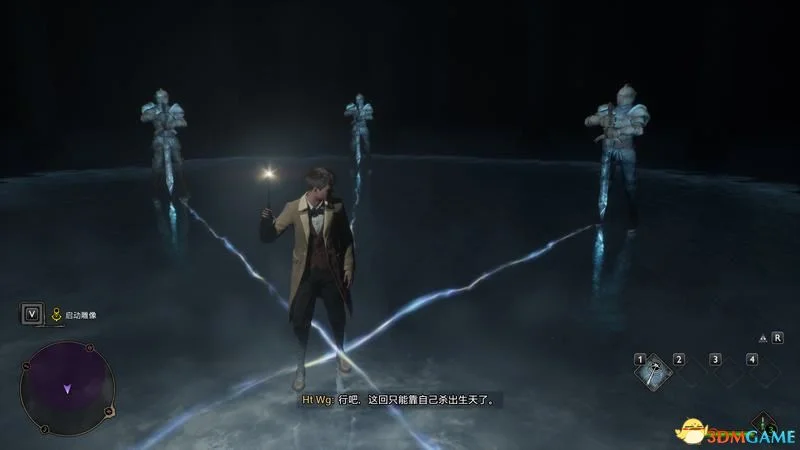
Task: Select the 启动雕像 quest objective tracker
Action: (x=75, y=315)
